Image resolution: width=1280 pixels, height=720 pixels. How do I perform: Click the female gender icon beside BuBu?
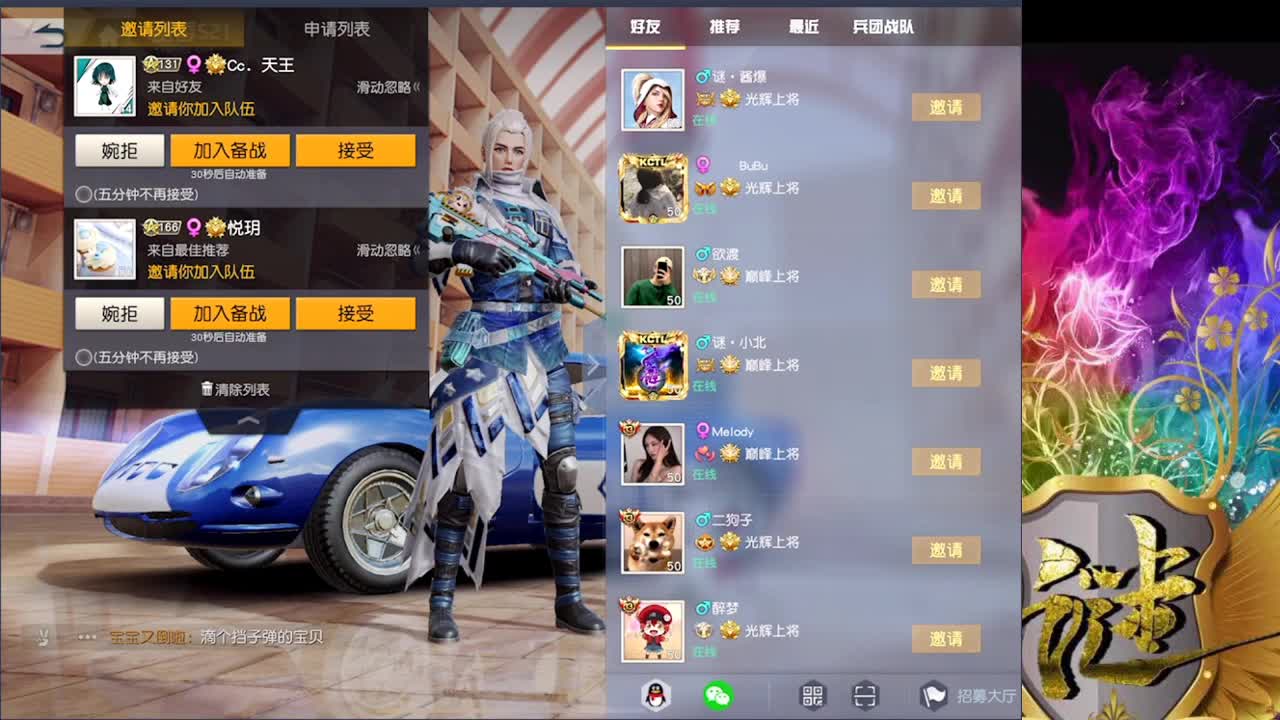click(705, 165)
